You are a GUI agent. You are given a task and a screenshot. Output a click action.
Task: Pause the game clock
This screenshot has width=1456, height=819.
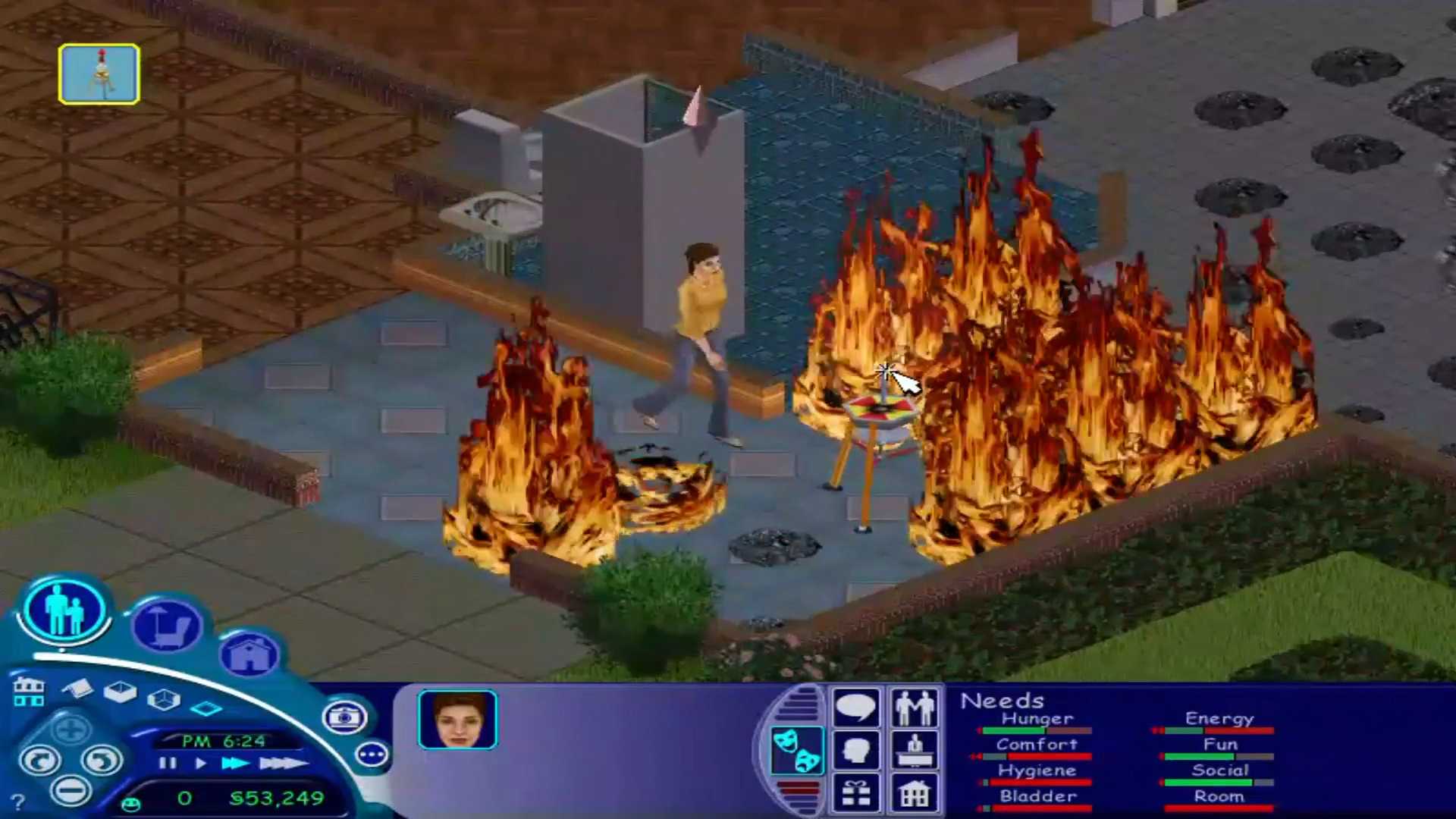(168, 764)
